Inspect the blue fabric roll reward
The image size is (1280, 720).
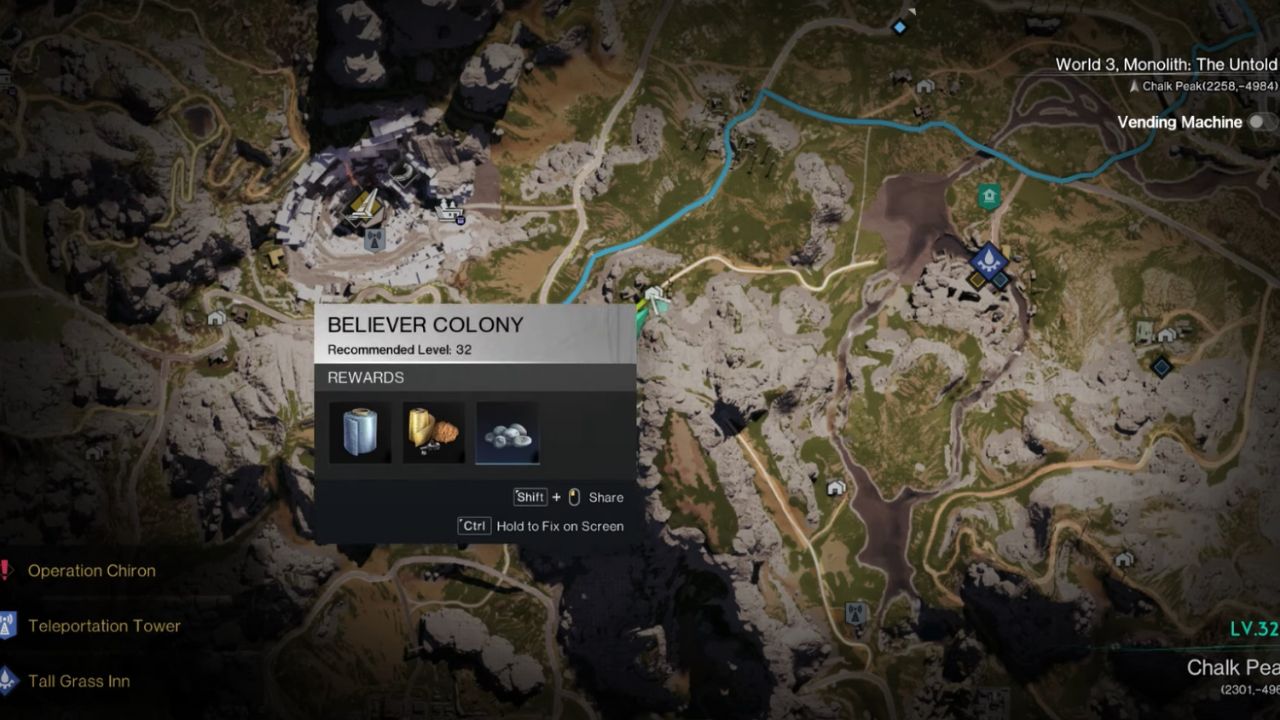click(360, 433)
